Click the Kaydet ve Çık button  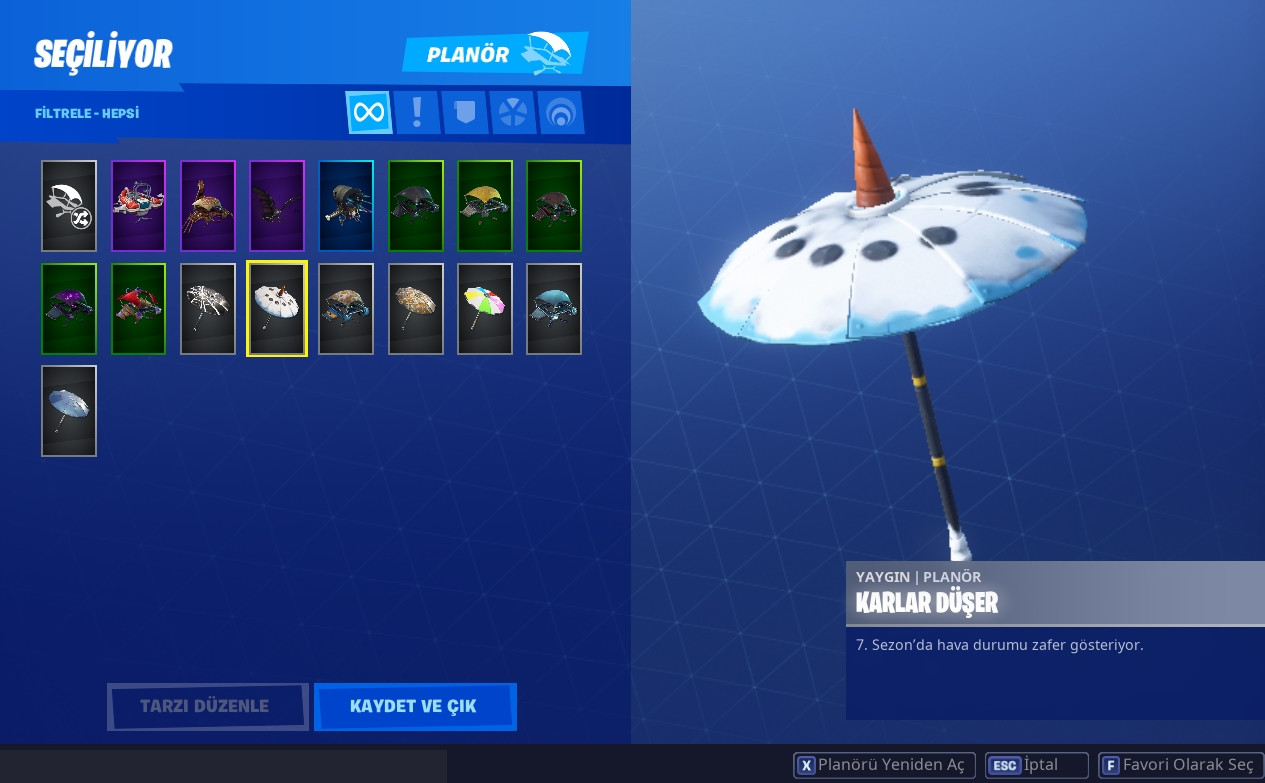(x=414, y=707)
